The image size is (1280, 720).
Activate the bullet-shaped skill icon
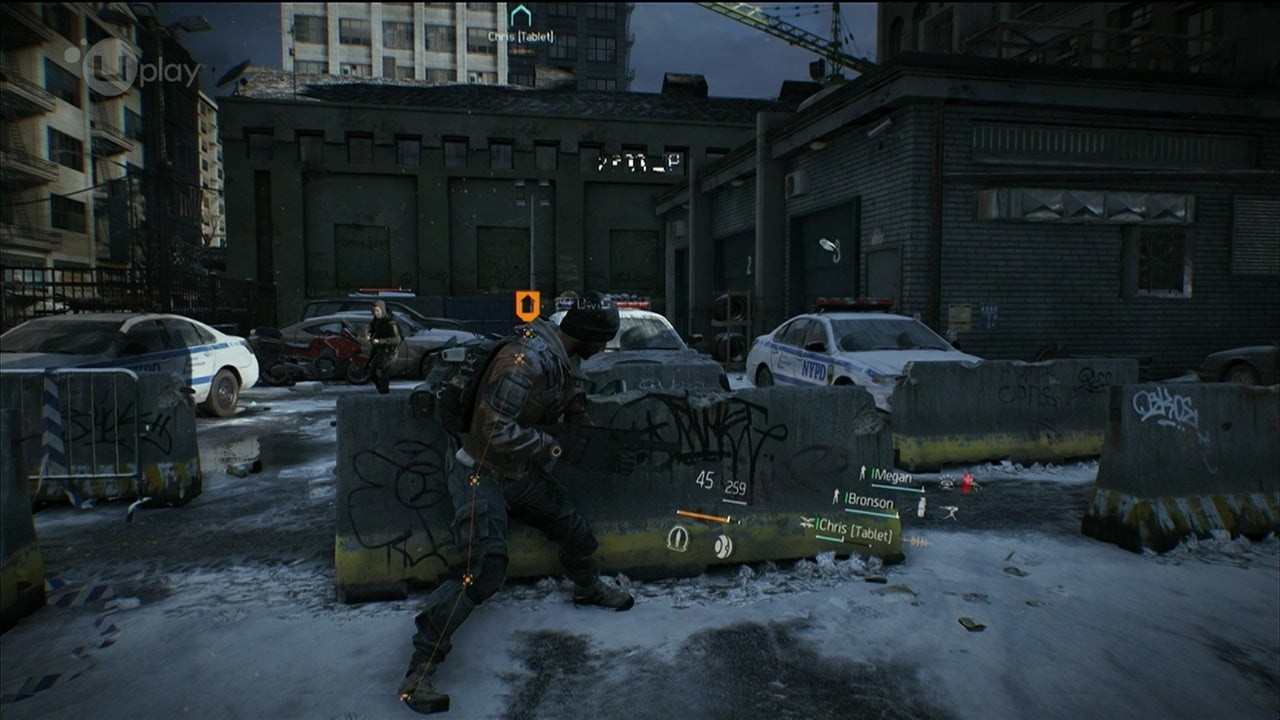pos(678,540)
